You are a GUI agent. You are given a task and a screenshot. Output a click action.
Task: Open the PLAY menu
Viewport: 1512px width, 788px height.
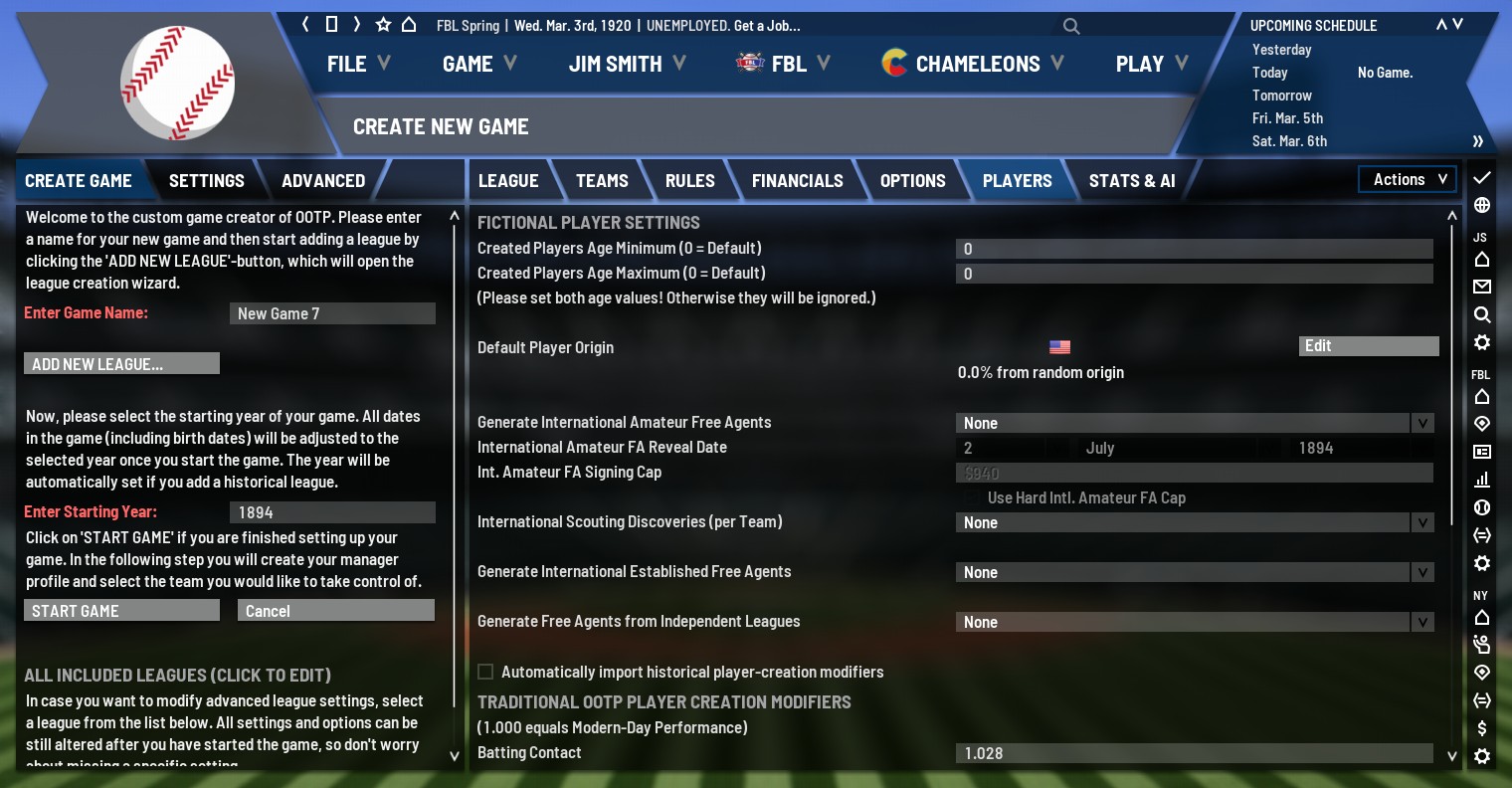pos(1151,64)
